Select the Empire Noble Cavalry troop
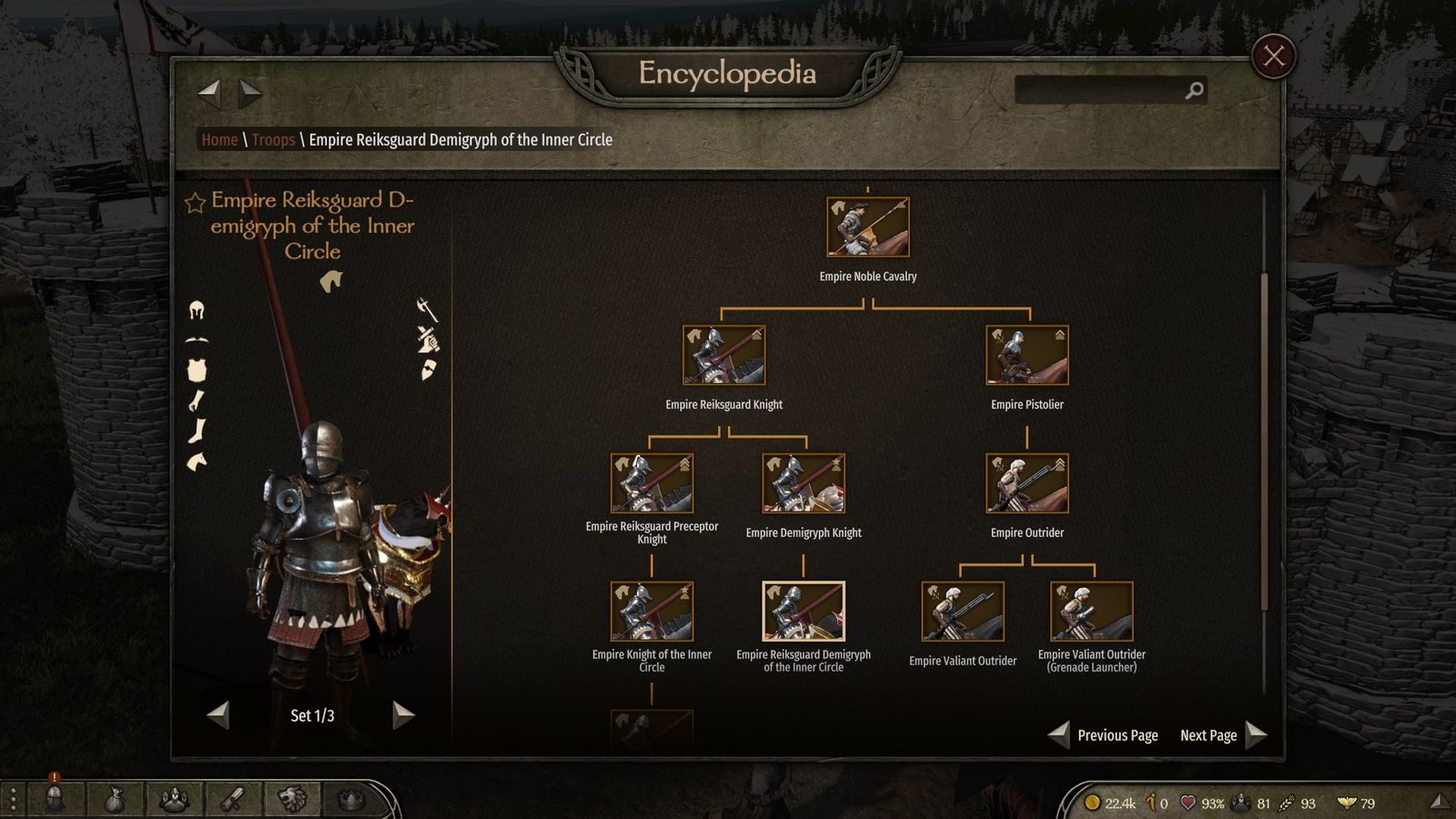 click(867, 227)
